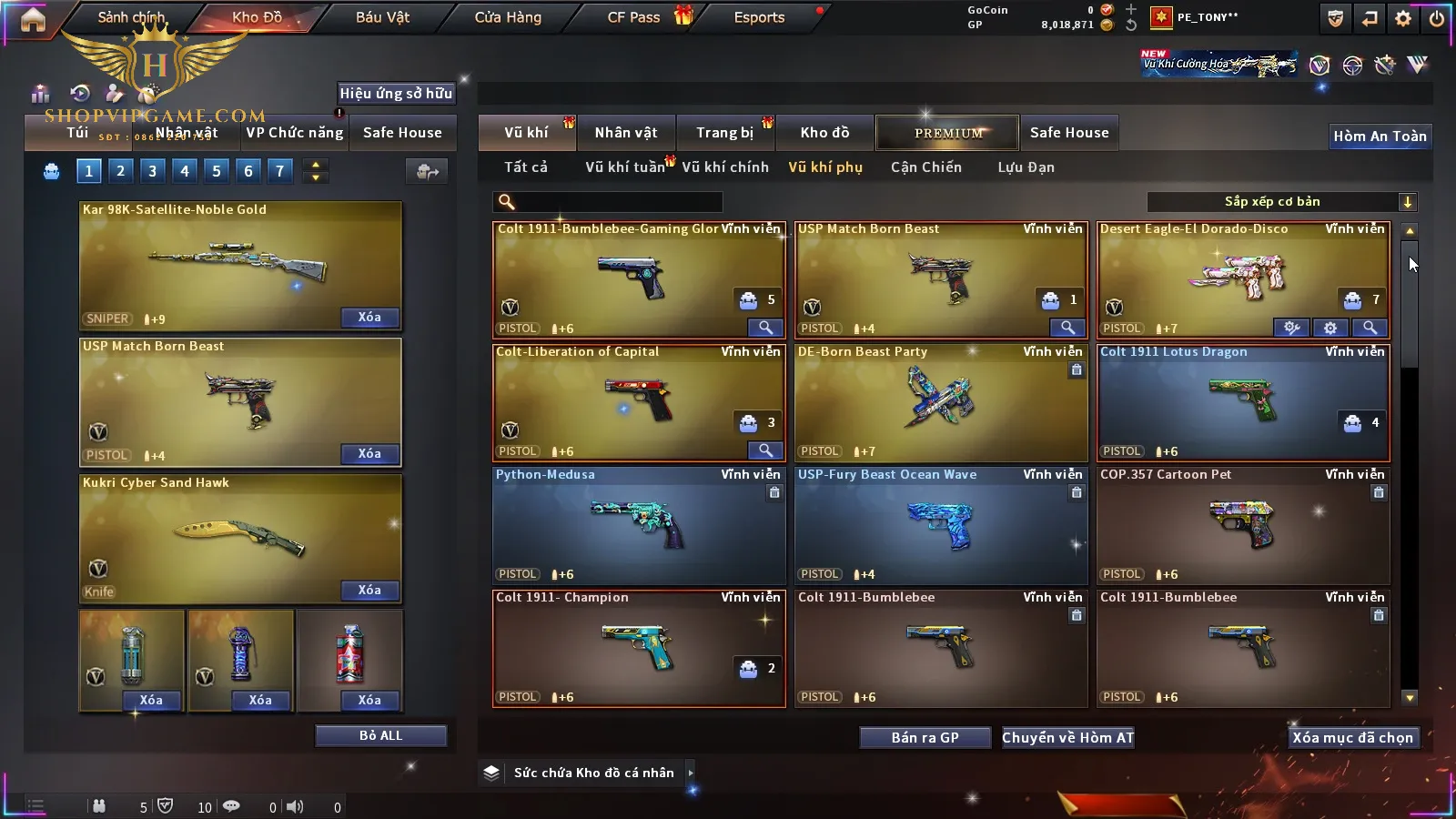Open the CF Pass page
1456x819 pixels.
tap(634, 17)
